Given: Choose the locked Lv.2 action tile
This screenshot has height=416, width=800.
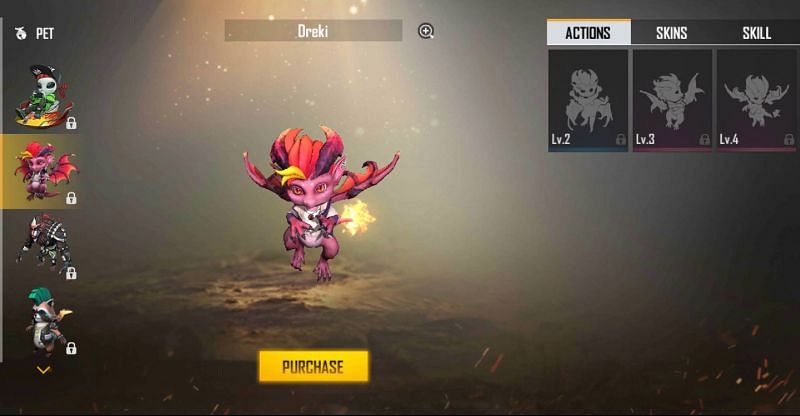Looking at the screenshot, I should (588, 100).
